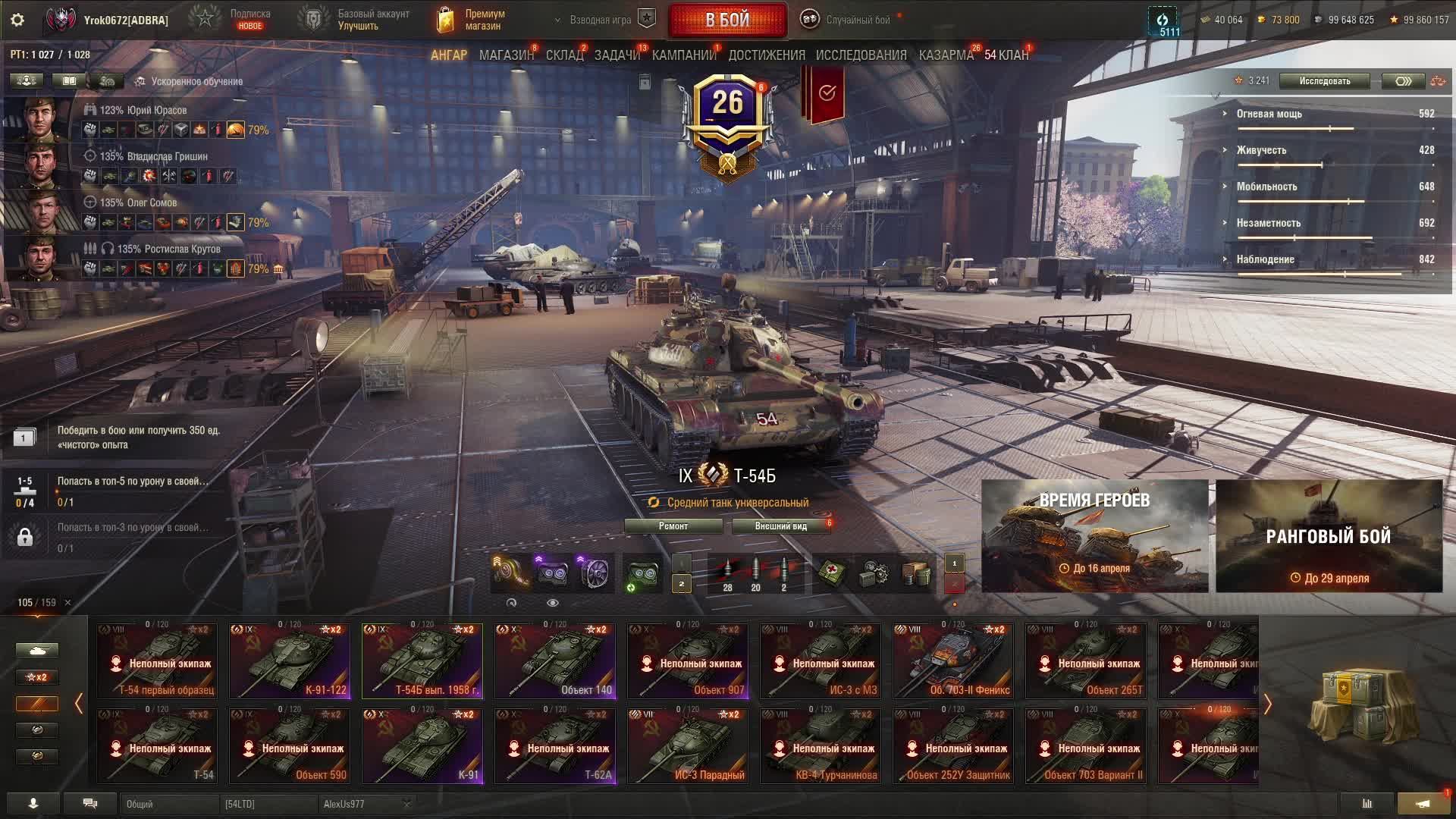Open the Премиум магазин
The width and height of the screenshot is (1456, 819).
coord(472,20)
